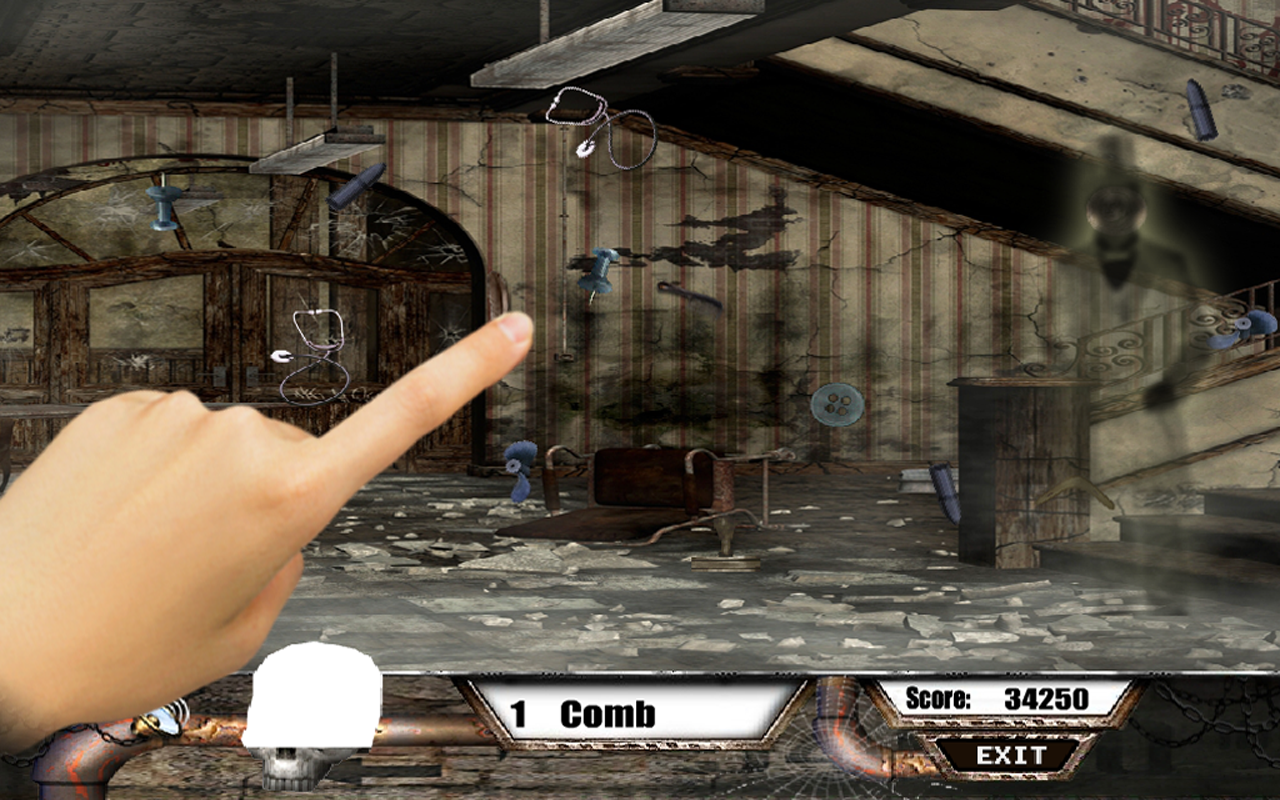Click the red pushpin near the arched window
This screenshot has height=800, width=1280.
163,210
